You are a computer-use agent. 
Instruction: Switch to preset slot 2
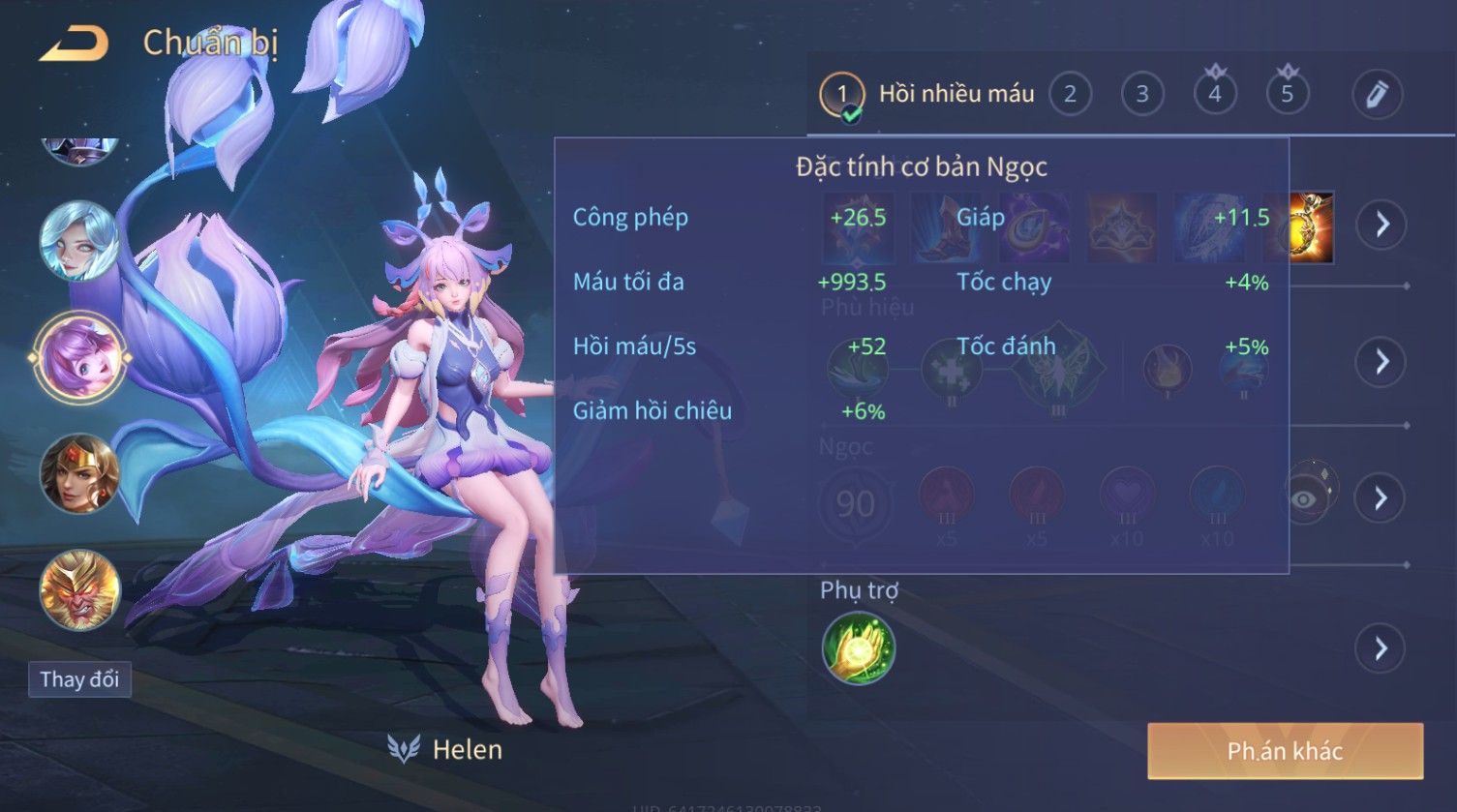coord(1070,94)
